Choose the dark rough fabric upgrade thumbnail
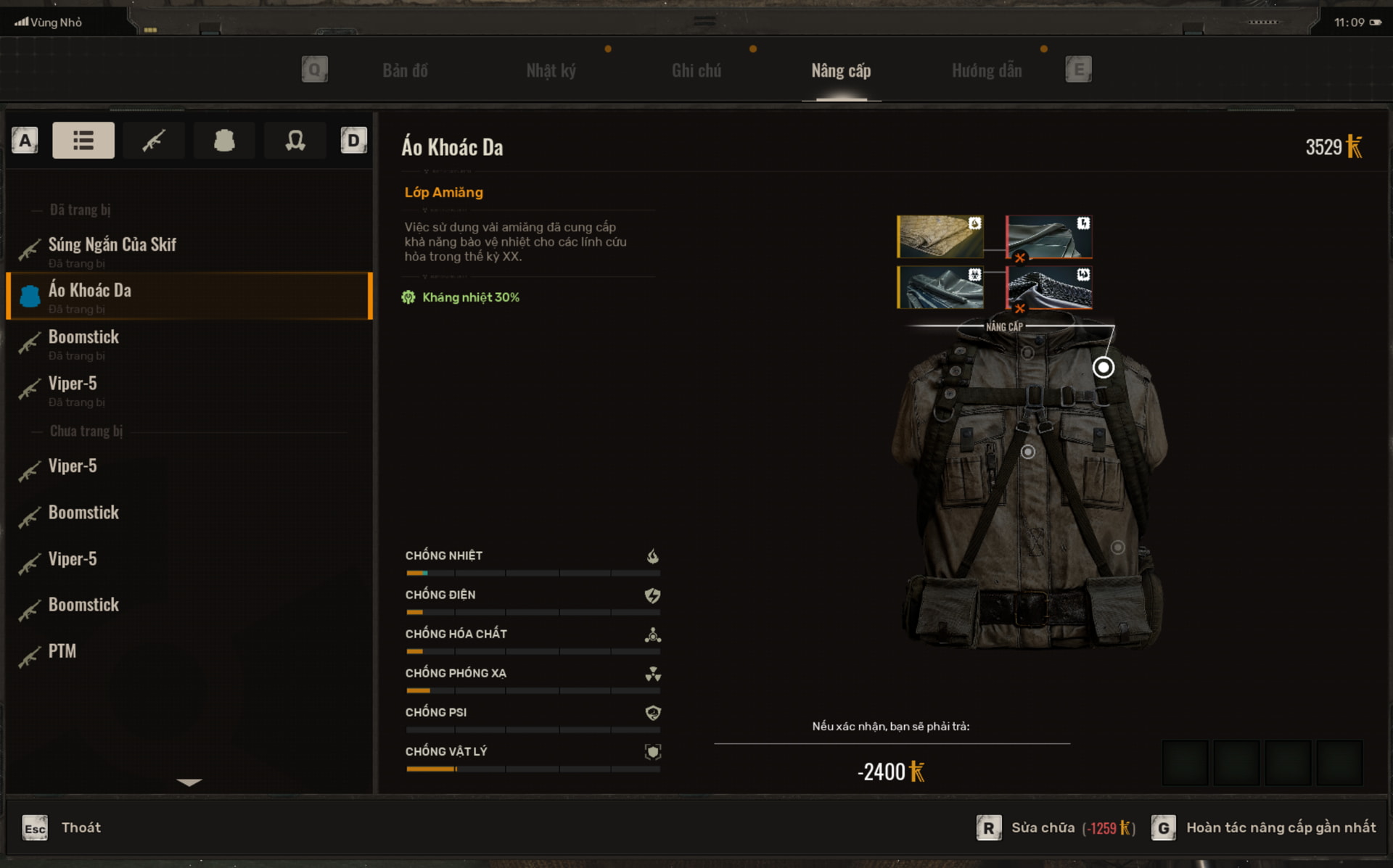This screenshot has height=868, width=1393. pos(1048,287)
